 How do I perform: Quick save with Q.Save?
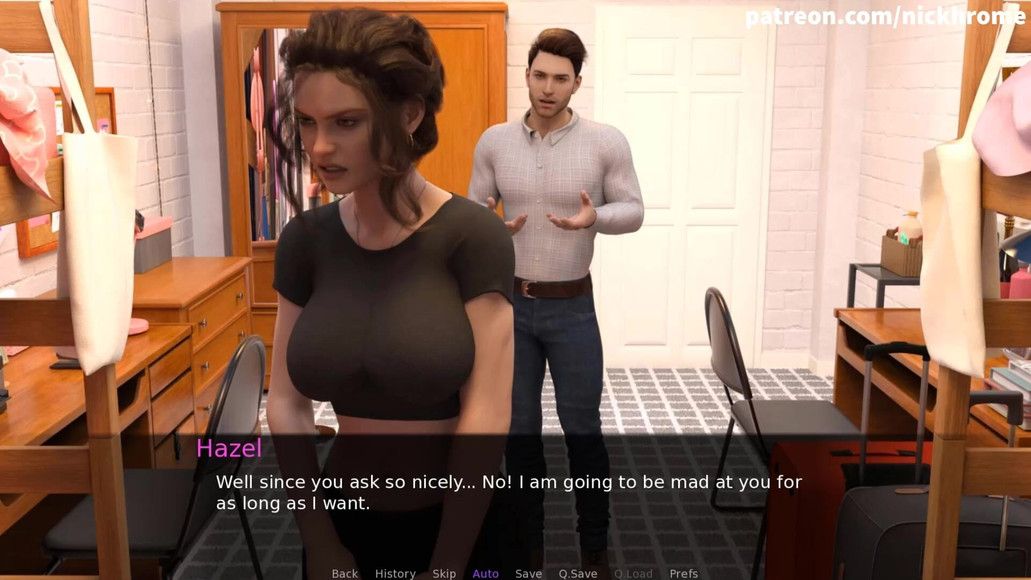577,573
